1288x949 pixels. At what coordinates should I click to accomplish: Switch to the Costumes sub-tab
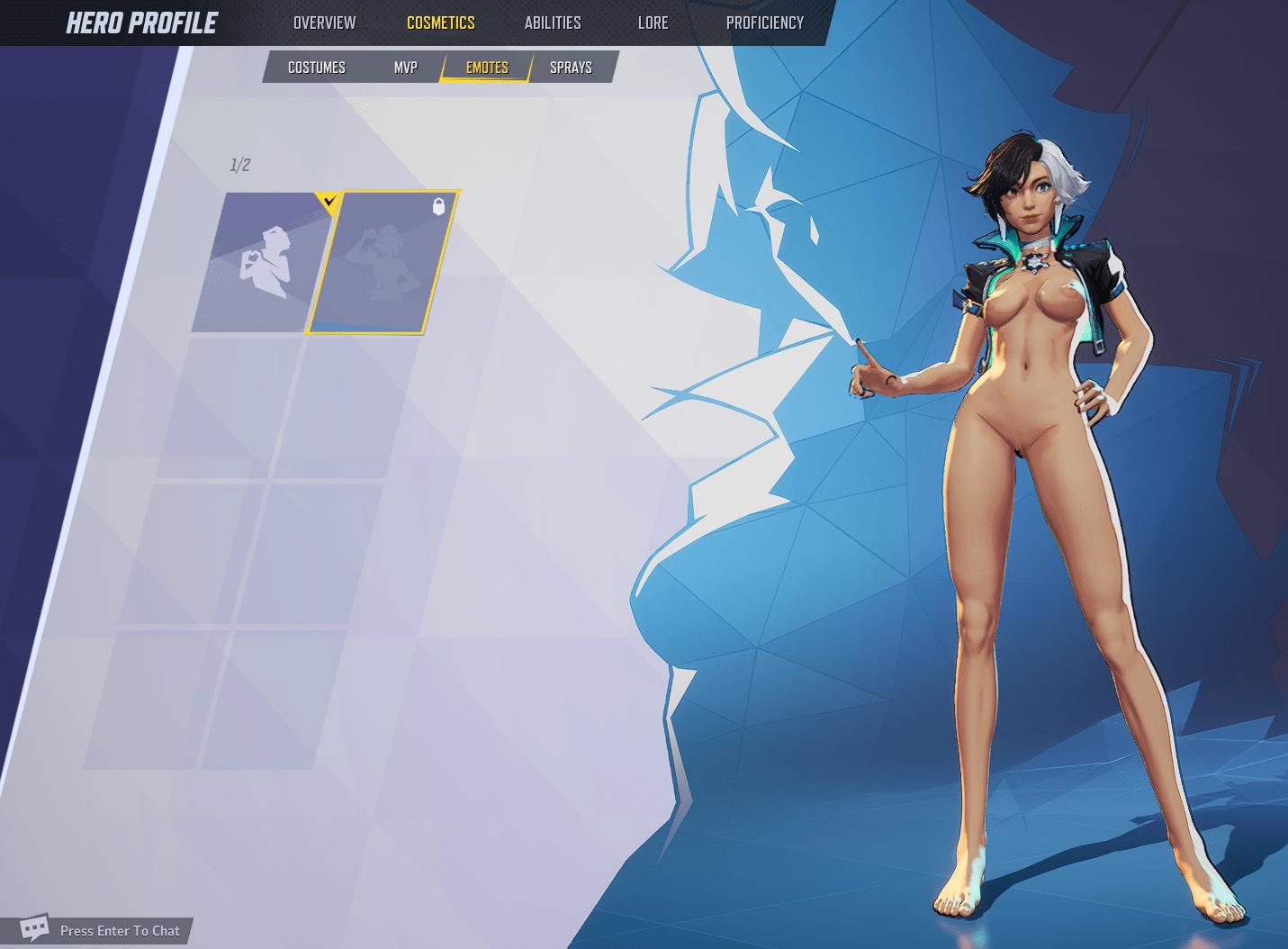(x=316, y=68)
